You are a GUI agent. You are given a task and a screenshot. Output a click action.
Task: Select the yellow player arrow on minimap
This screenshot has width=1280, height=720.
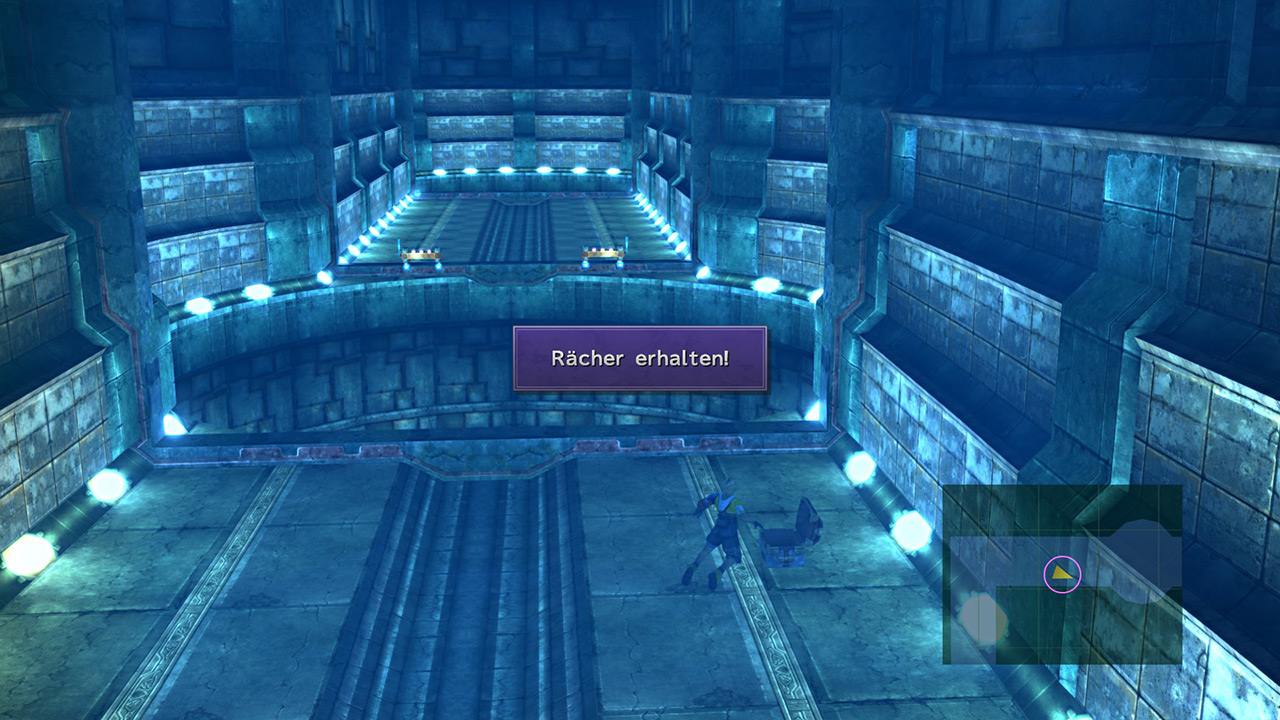tap(1061, 574)
